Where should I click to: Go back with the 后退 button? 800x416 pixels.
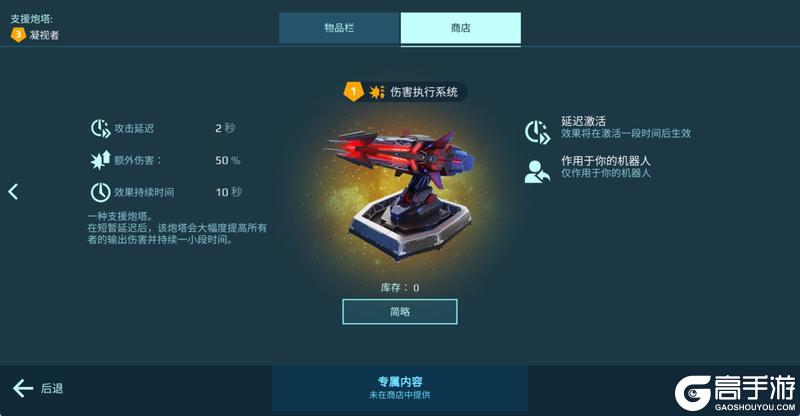[x=39, y=389]
